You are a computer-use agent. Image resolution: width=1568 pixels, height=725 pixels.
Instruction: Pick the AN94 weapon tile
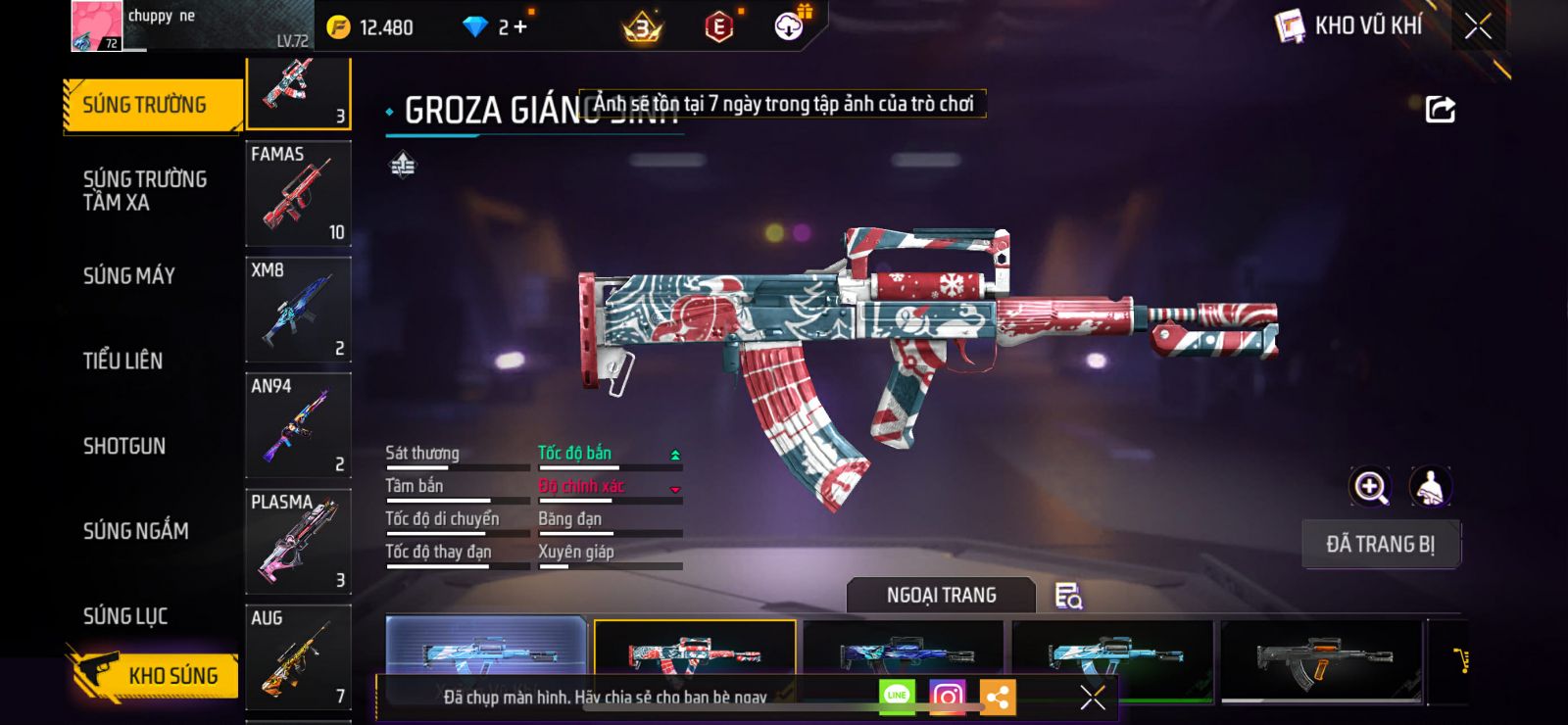(298, 425)
